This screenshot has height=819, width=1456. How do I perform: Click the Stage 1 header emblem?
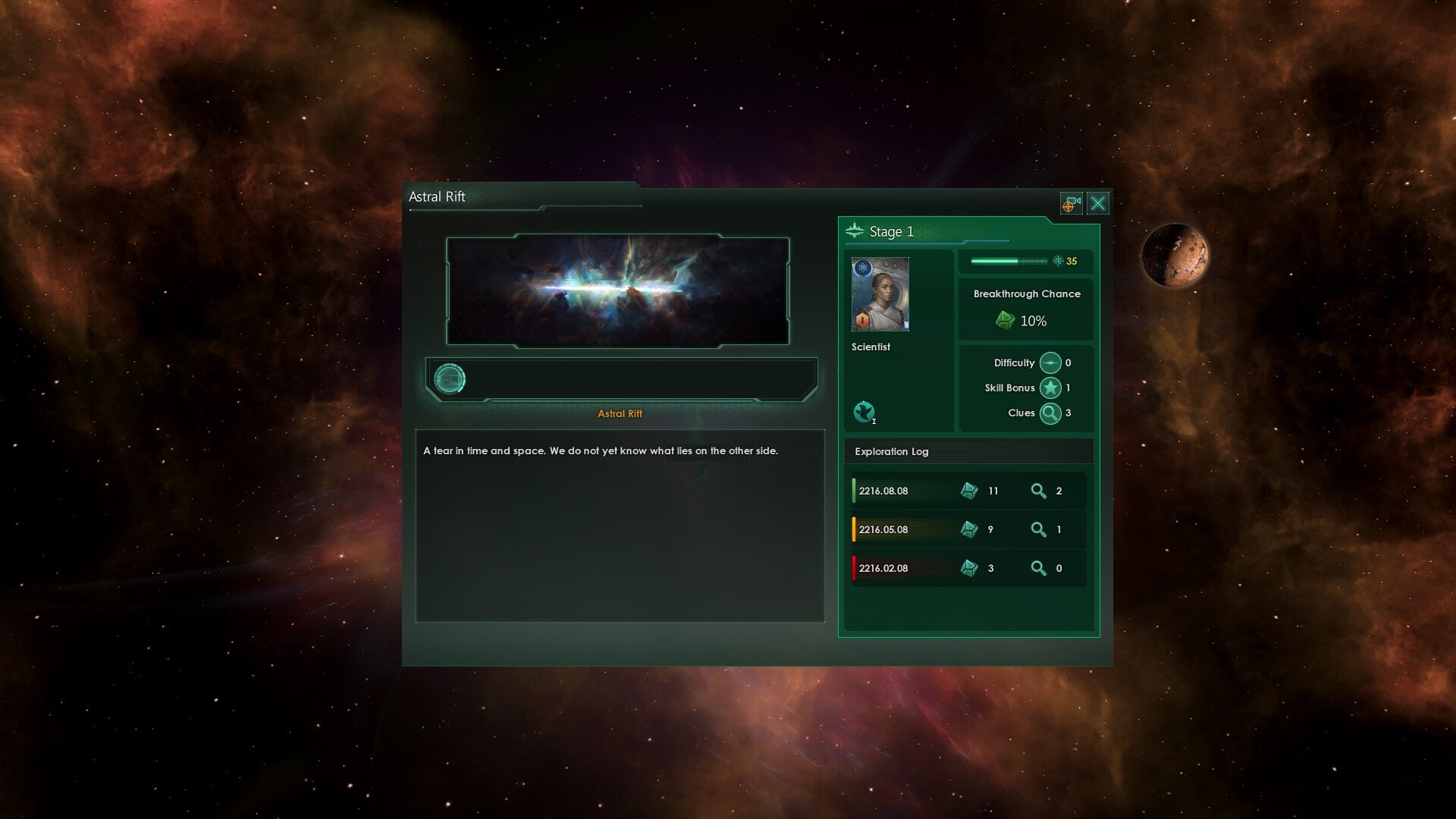coord(855,231)
